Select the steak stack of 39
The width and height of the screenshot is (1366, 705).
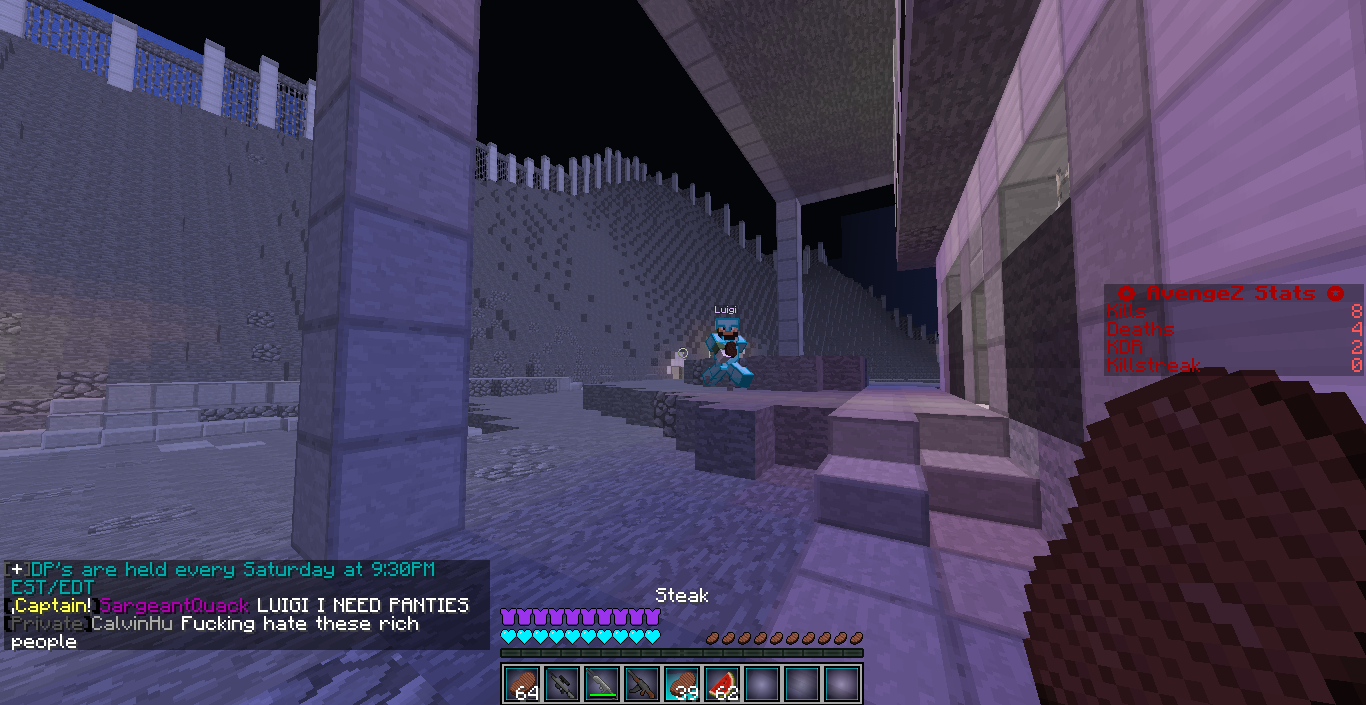click(x=682, y=684)
